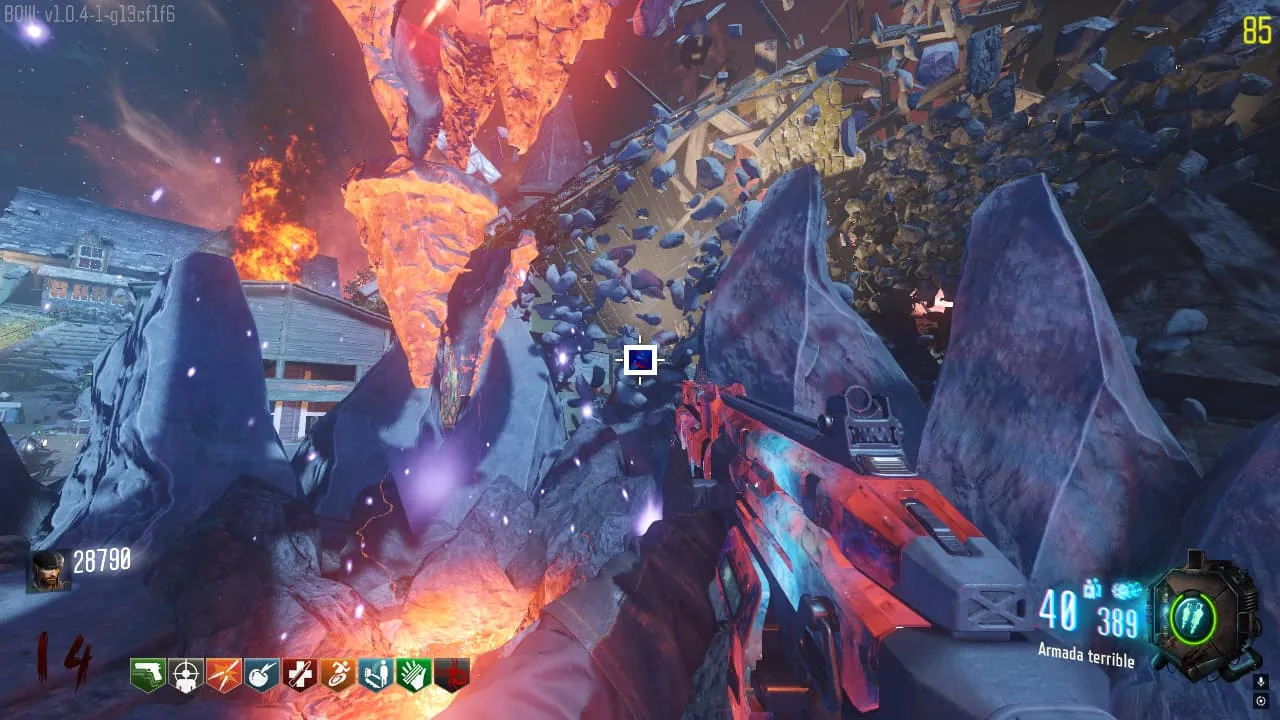1280x720 pixels.
Task: Toggle the microphone overlay icon
Action: pos(1260,681)
